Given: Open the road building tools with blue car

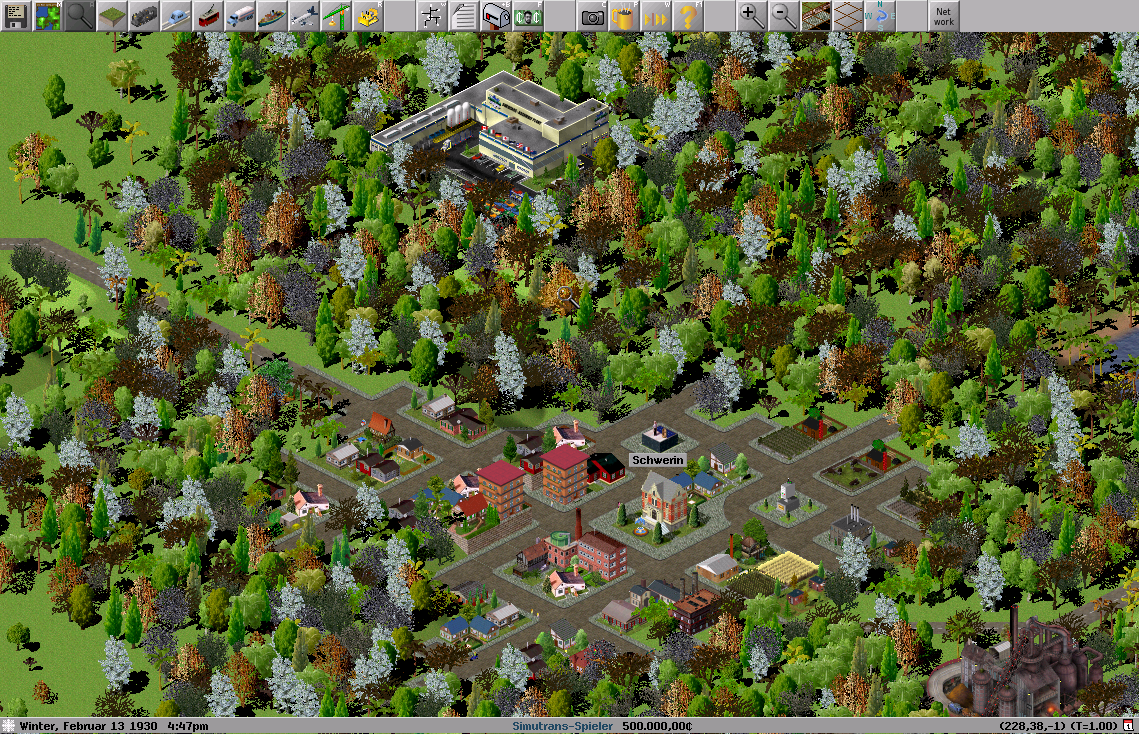Looking at the screenshot, I should coord(176,16).
